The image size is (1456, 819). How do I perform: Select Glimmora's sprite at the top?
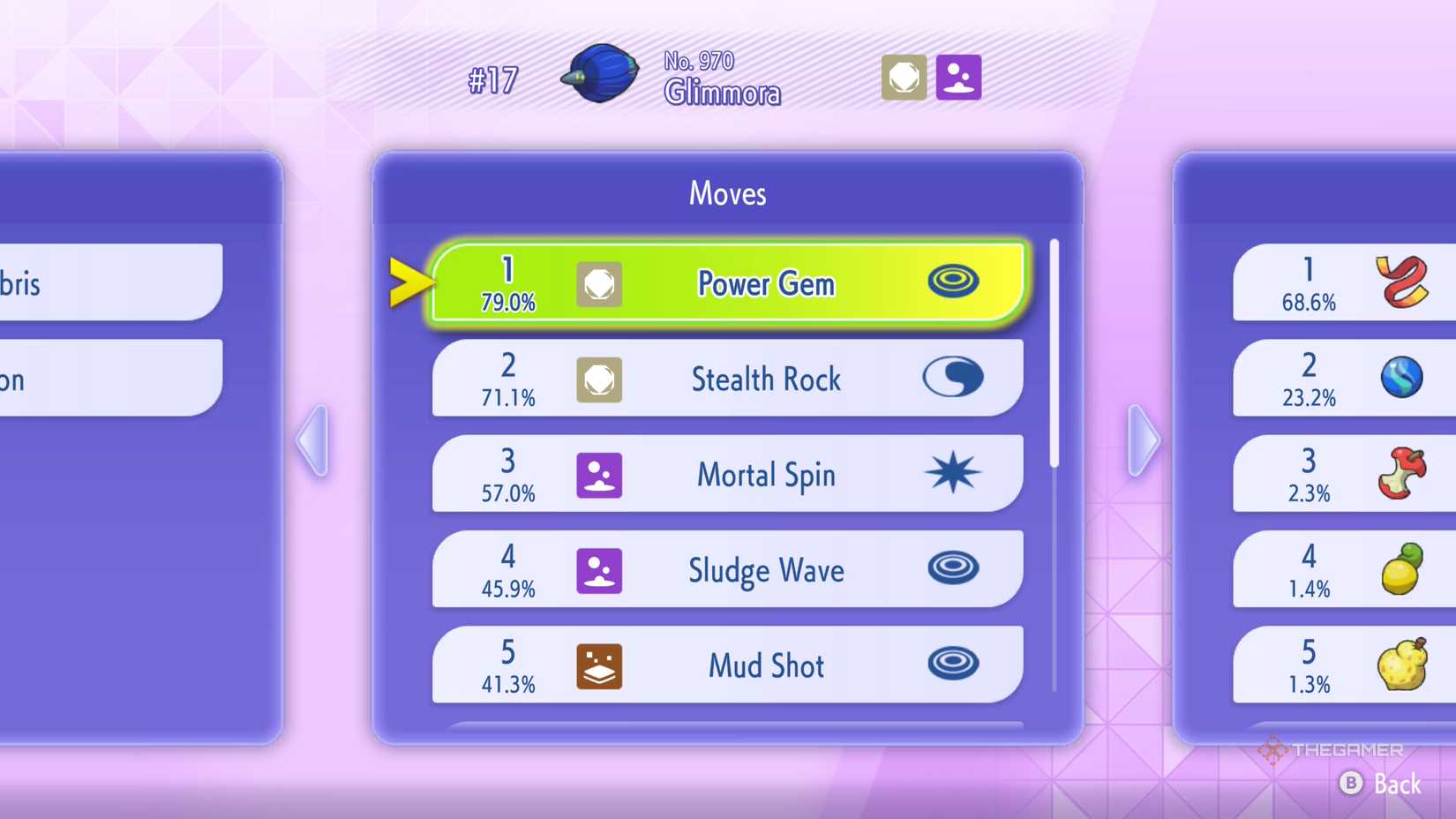601,75
